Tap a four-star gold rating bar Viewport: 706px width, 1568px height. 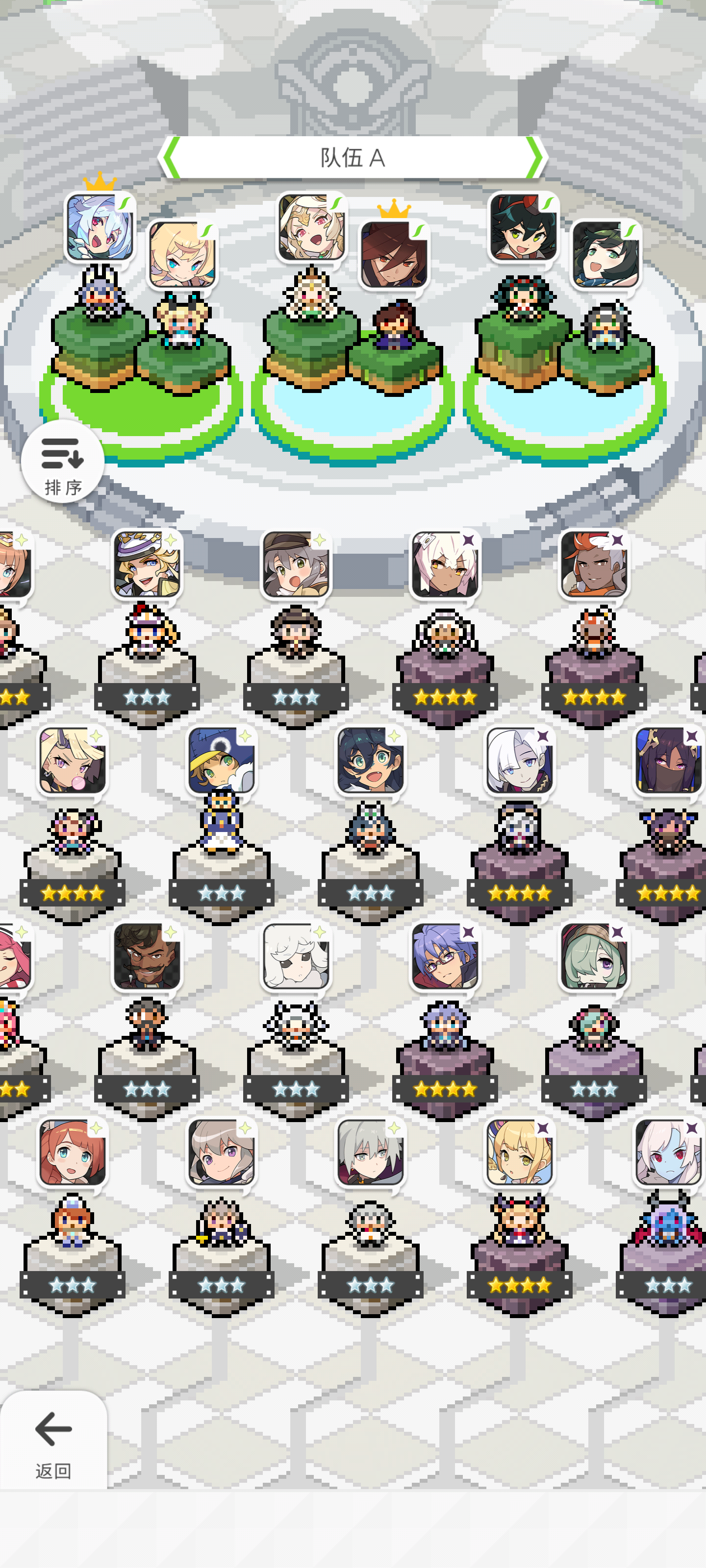coord(444,697)
